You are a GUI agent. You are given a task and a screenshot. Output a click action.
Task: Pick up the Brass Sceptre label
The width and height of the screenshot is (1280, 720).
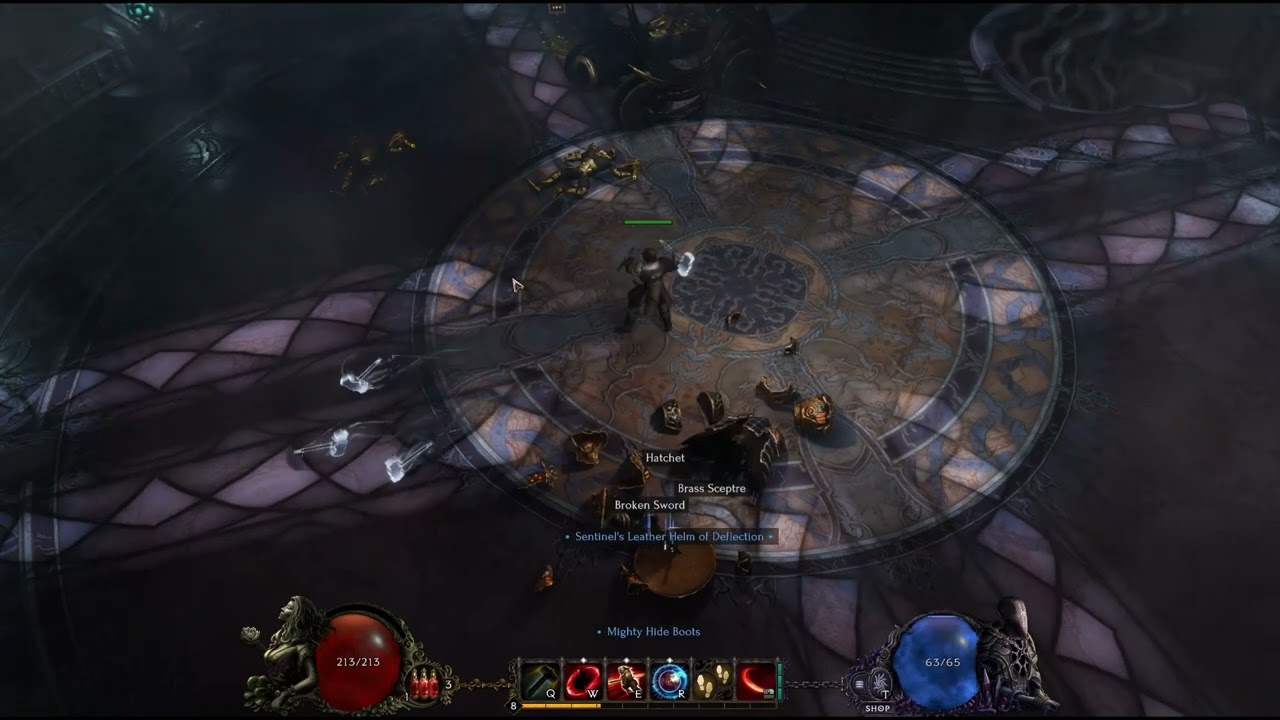coord(711,489)
